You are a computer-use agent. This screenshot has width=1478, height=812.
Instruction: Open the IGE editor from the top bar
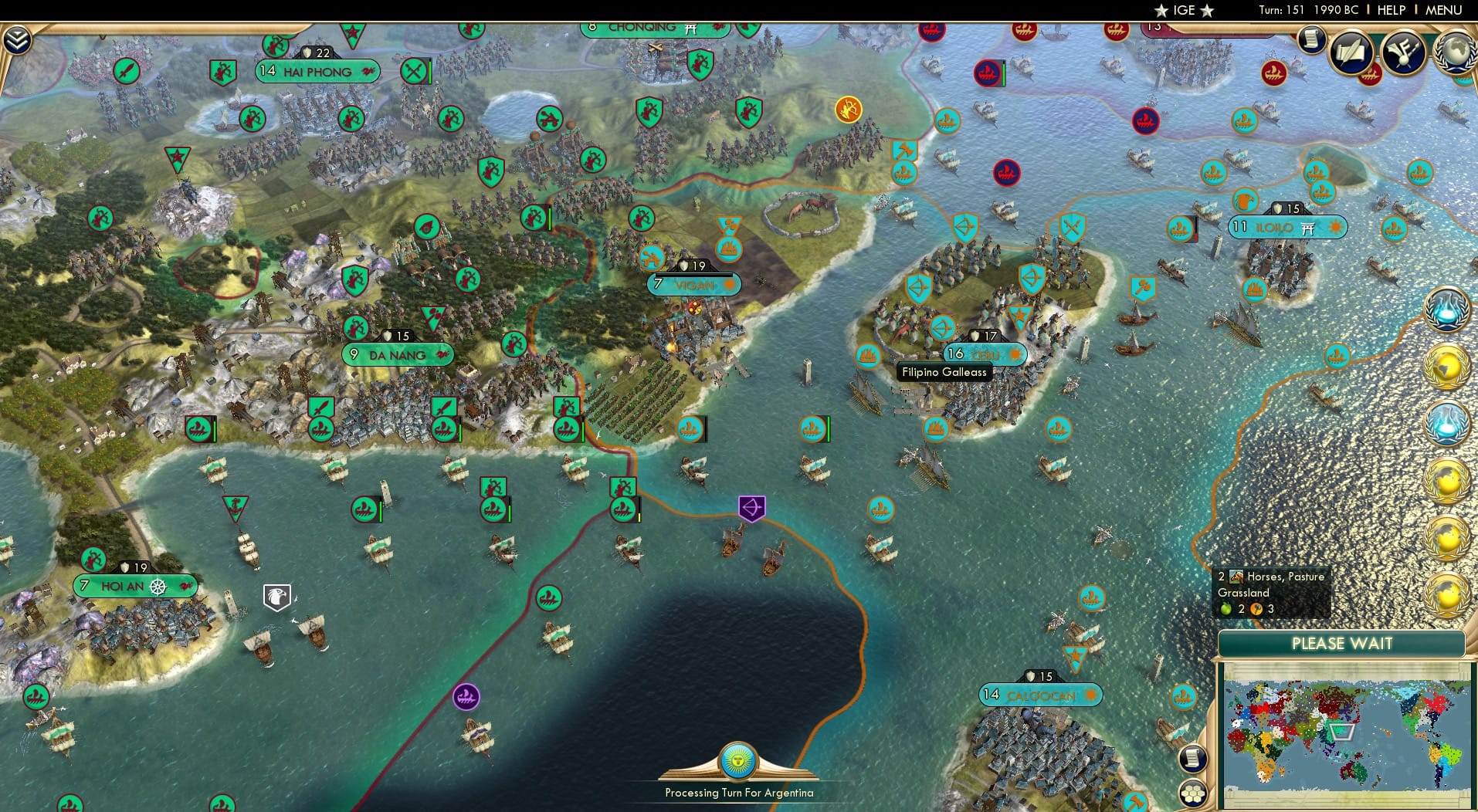(1185, 10)
